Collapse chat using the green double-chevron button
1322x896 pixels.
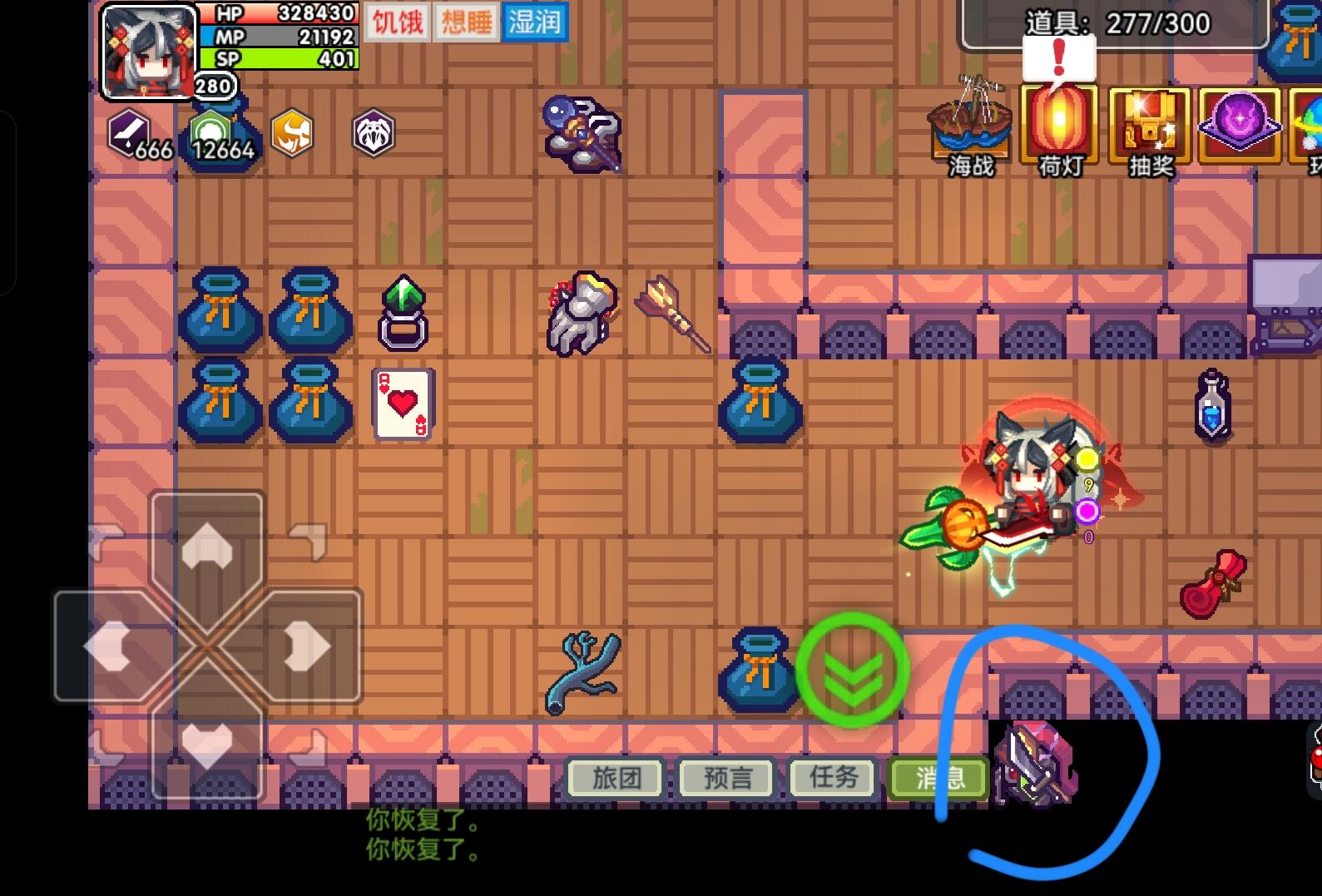(x=852, y=672)
